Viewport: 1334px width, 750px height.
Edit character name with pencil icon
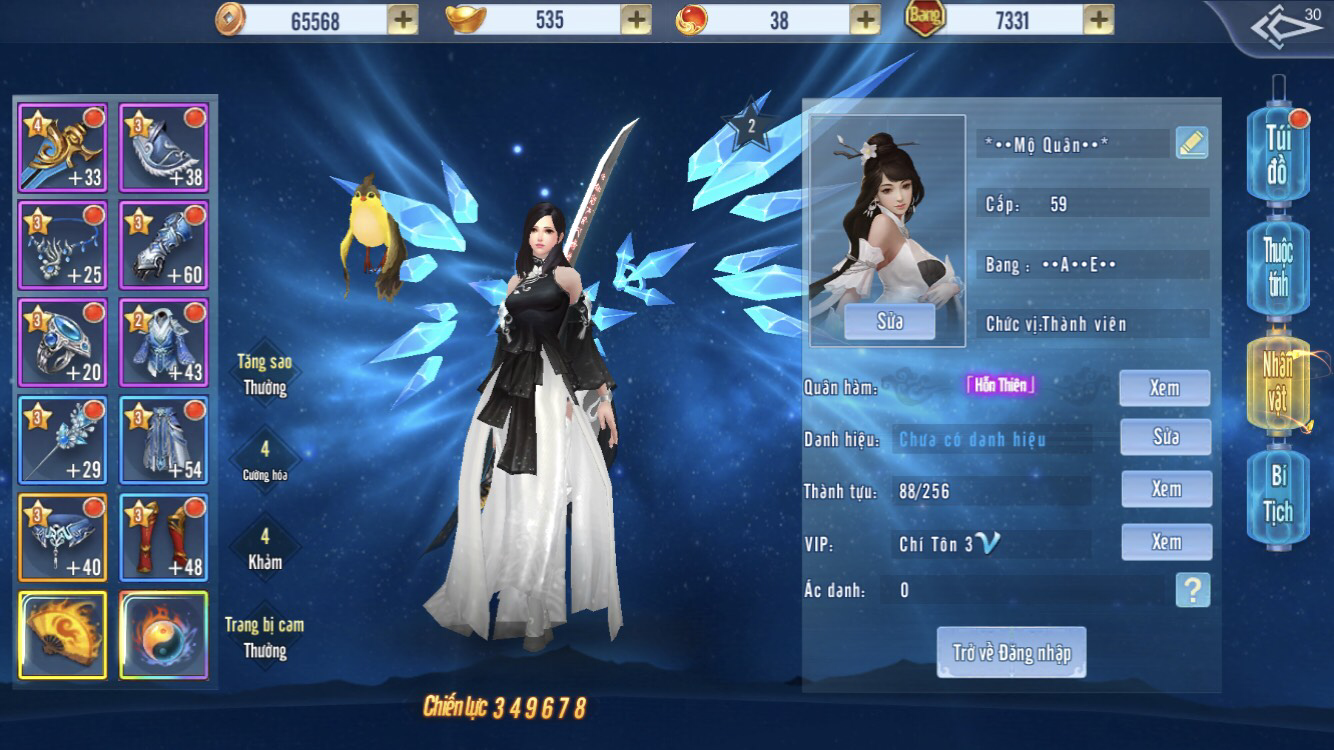(x=1191, y=143)
